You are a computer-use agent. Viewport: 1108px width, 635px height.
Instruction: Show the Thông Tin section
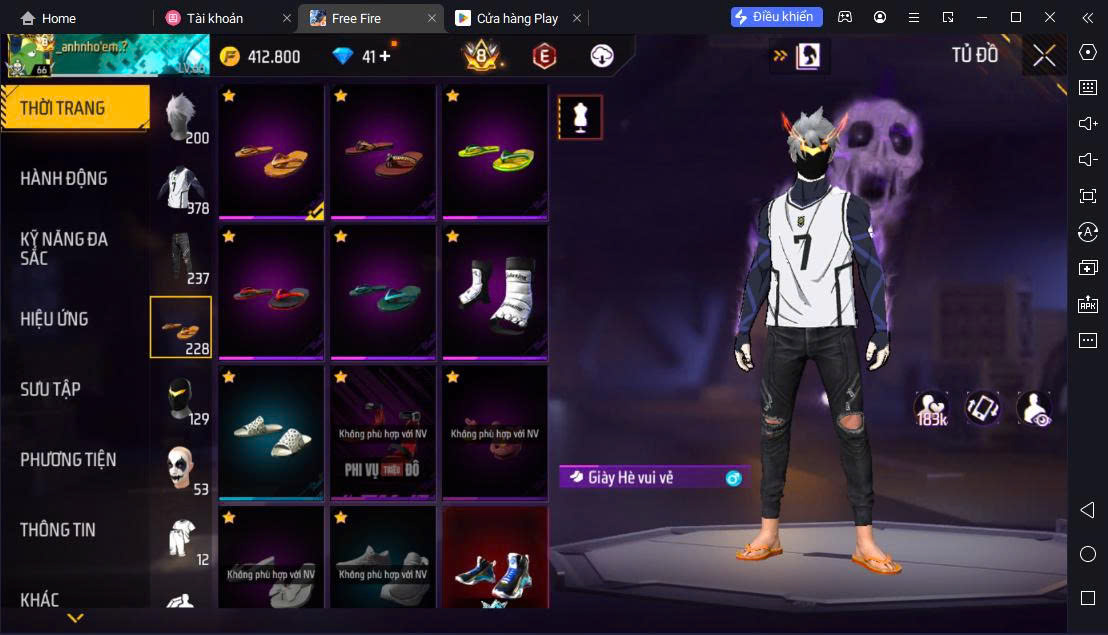pos(58,530)
